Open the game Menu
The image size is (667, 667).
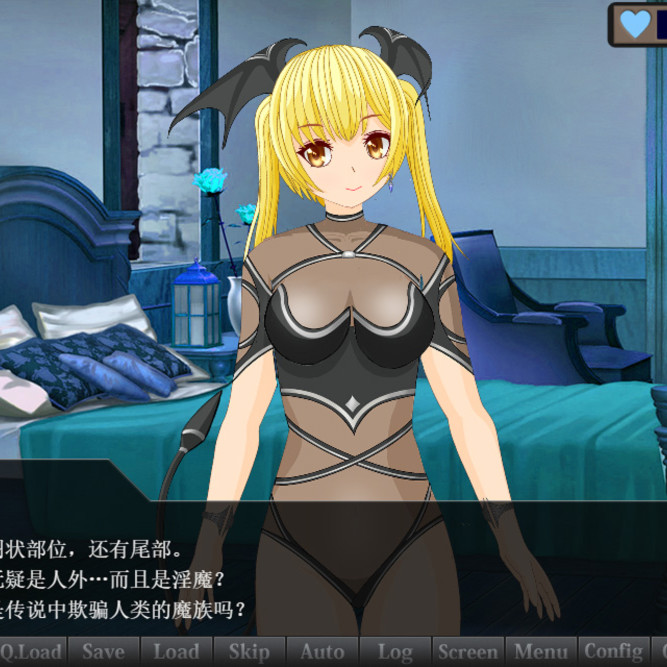[541, 652]
